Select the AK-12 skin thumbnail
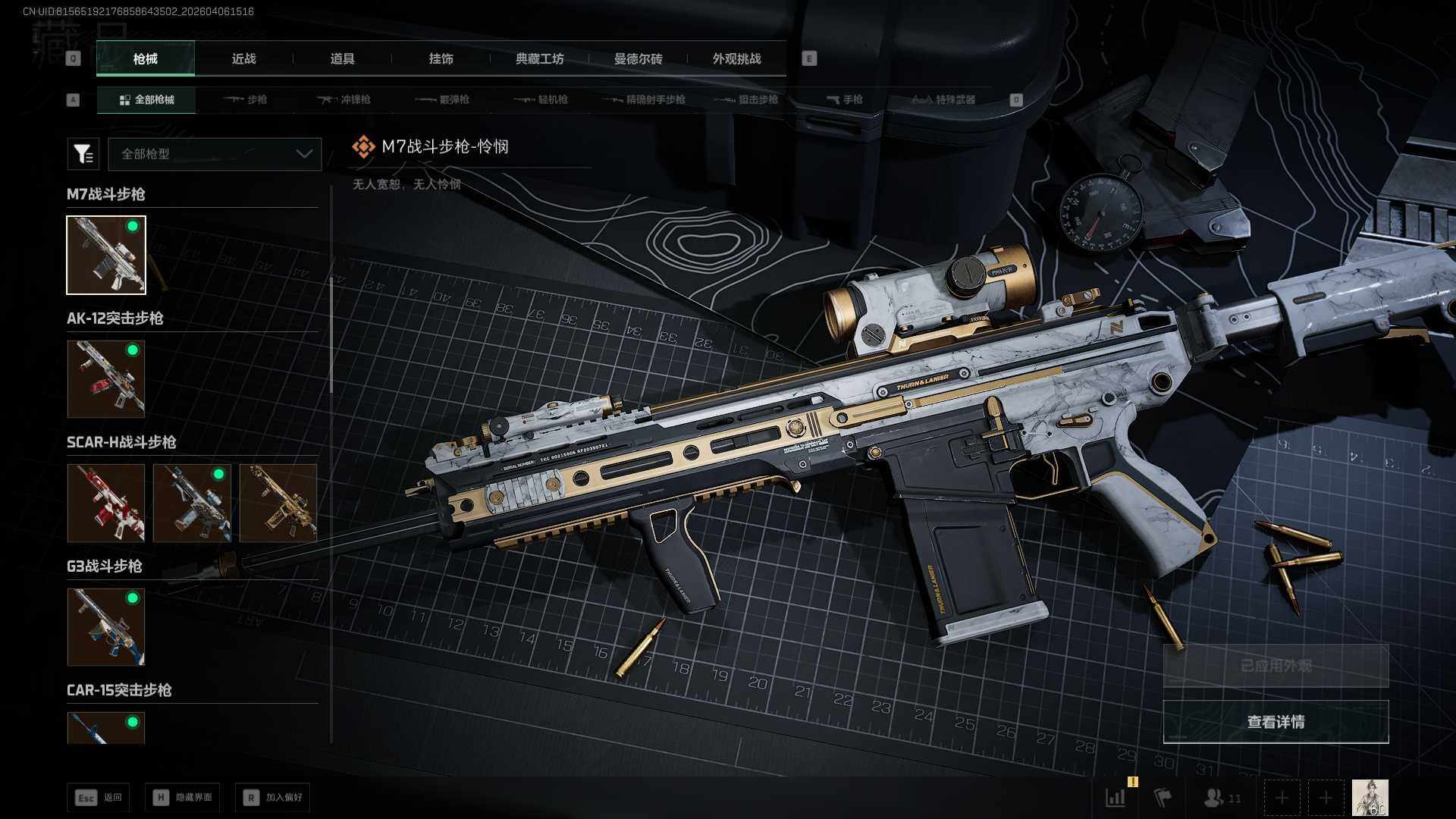The image size is (1456, 819). click(x=106, y=378)
